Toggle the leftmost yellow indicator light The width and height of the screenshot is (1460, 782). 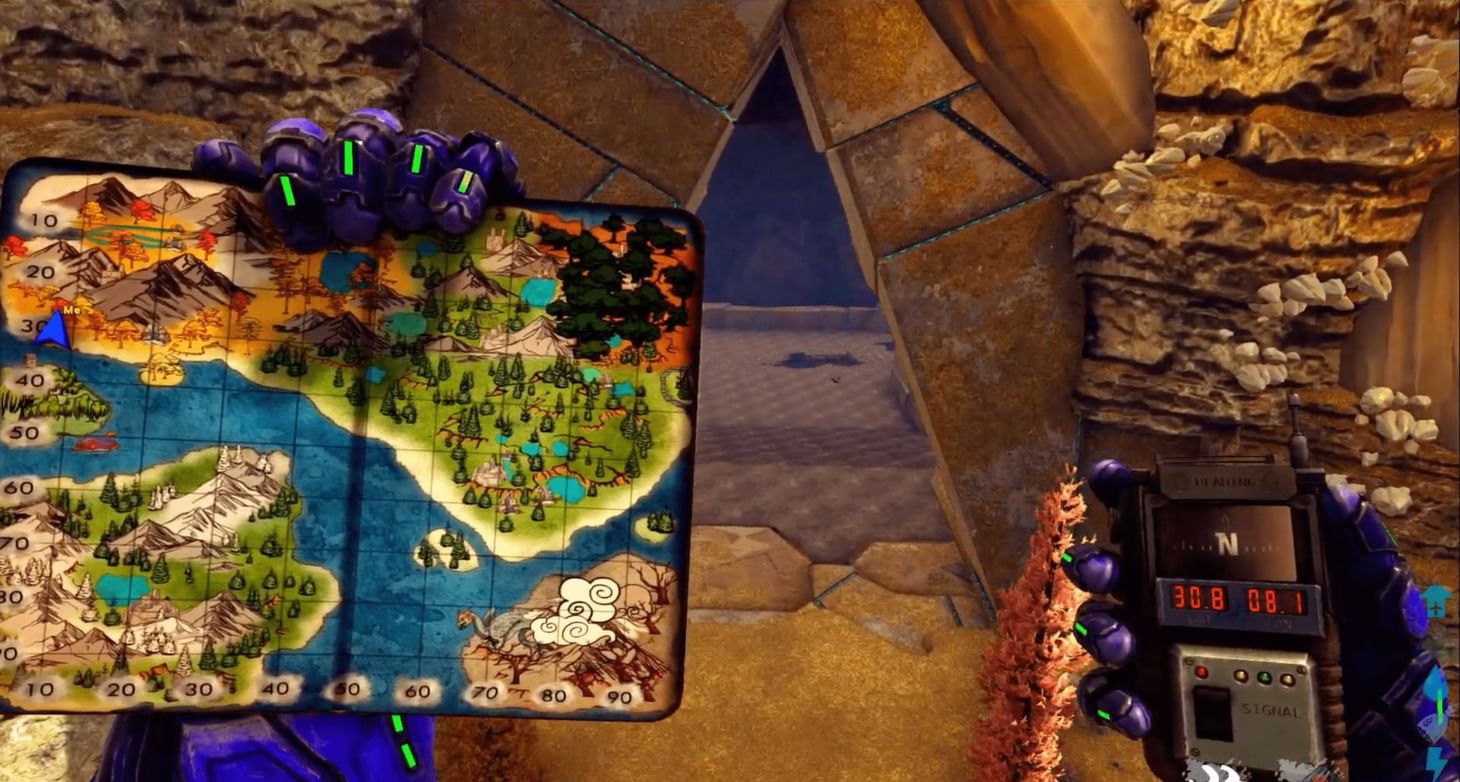(1241, 677)
